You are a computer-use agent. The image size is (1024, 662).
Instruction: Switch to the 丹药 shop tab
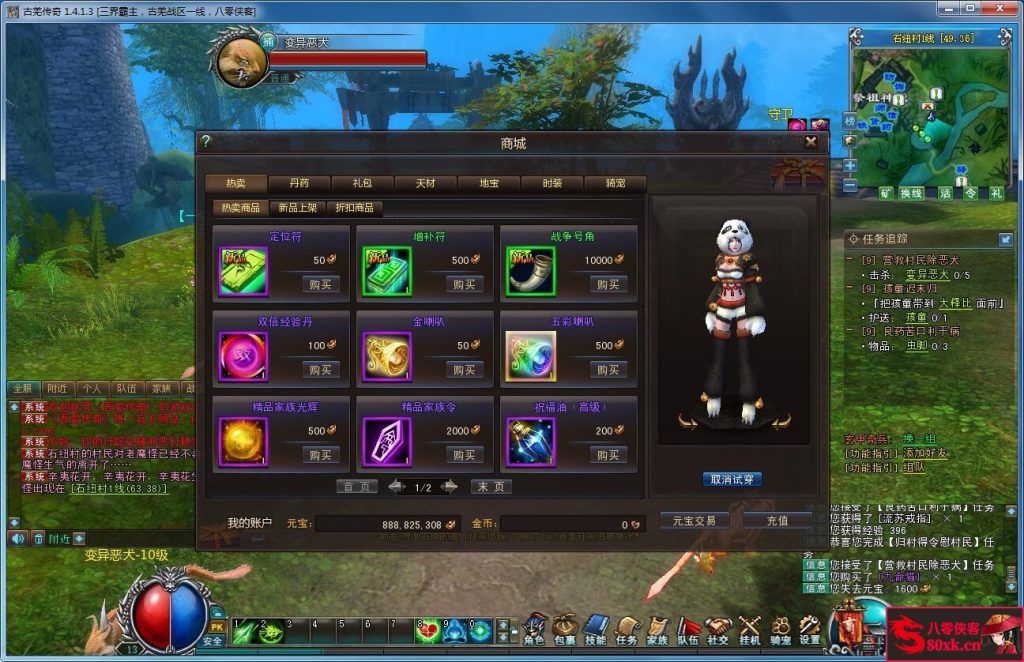[x=299, y=184]
